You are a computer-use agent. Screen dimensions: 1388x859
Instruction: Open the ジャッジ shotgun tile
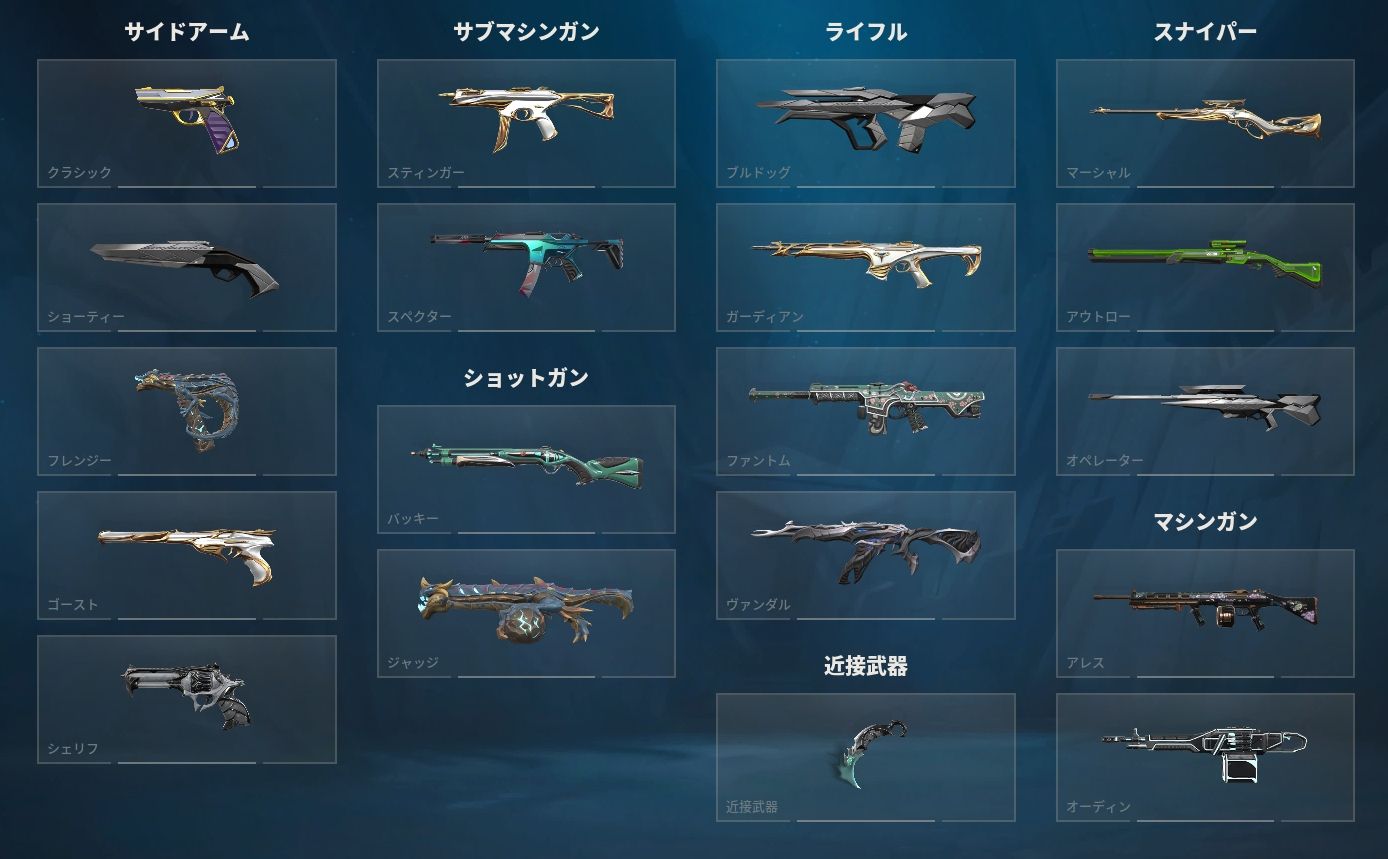pos(526,613)
